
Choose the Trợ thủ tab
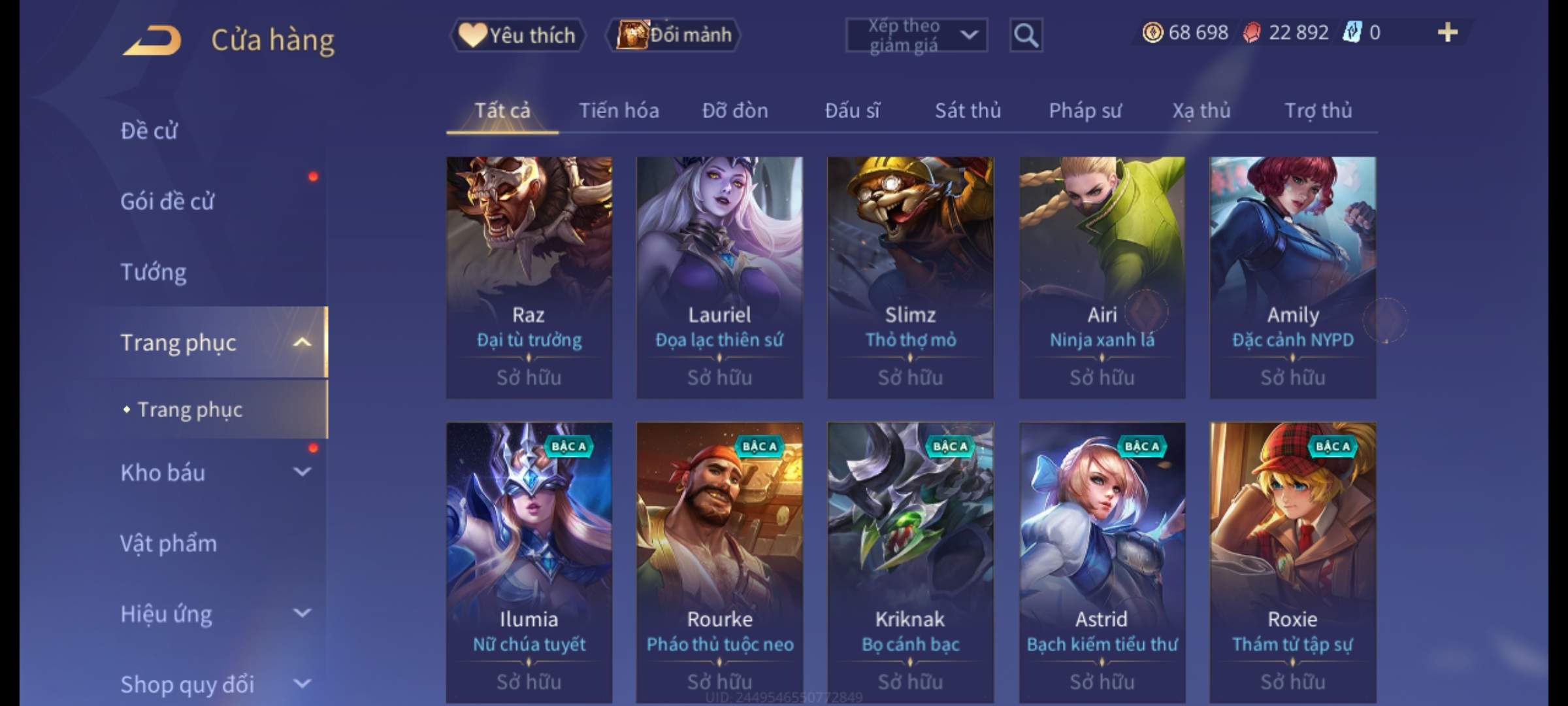[1318, 110]
